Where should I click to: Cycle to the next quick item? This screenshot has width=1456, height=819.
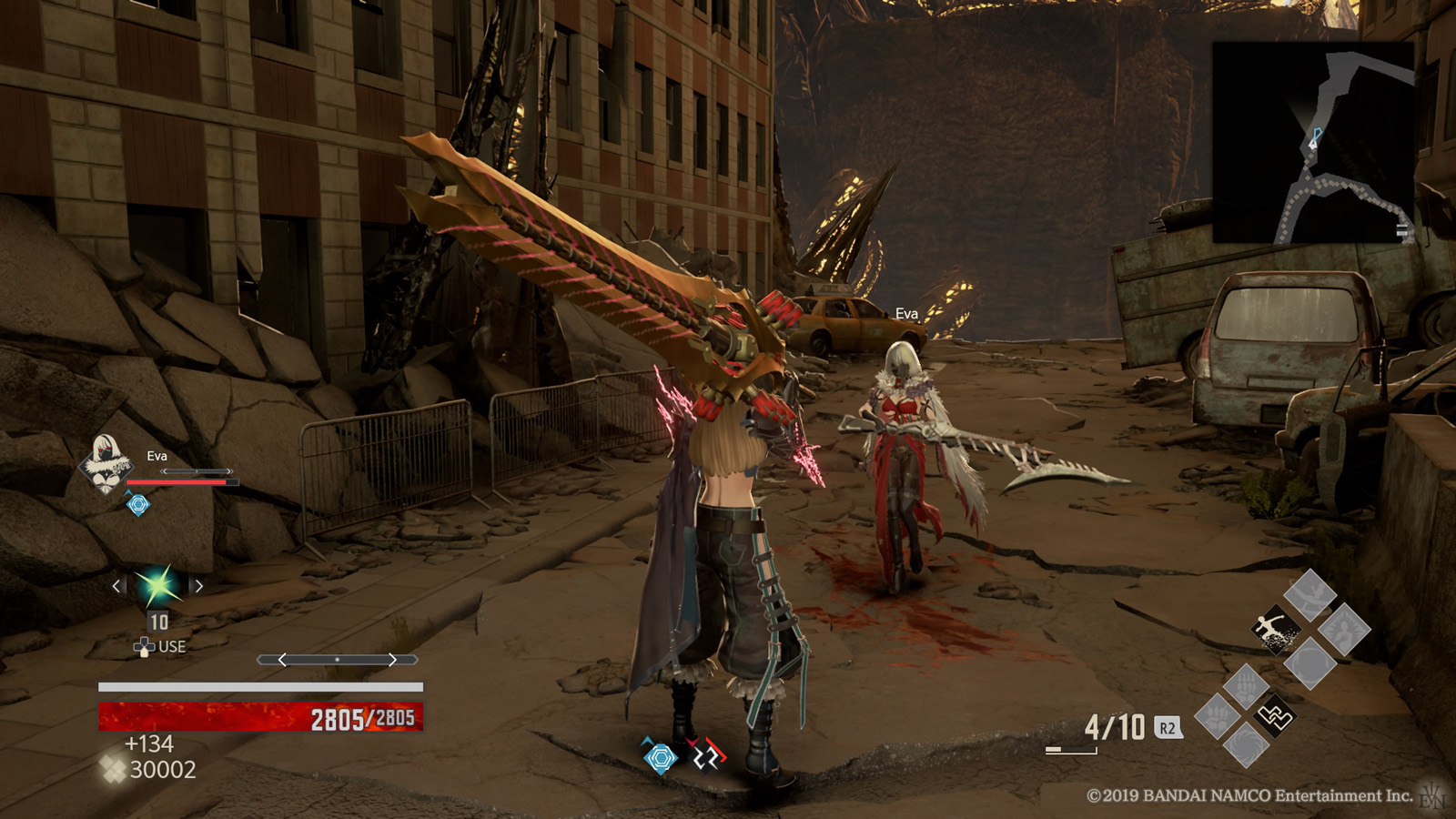tap(199, 586)
